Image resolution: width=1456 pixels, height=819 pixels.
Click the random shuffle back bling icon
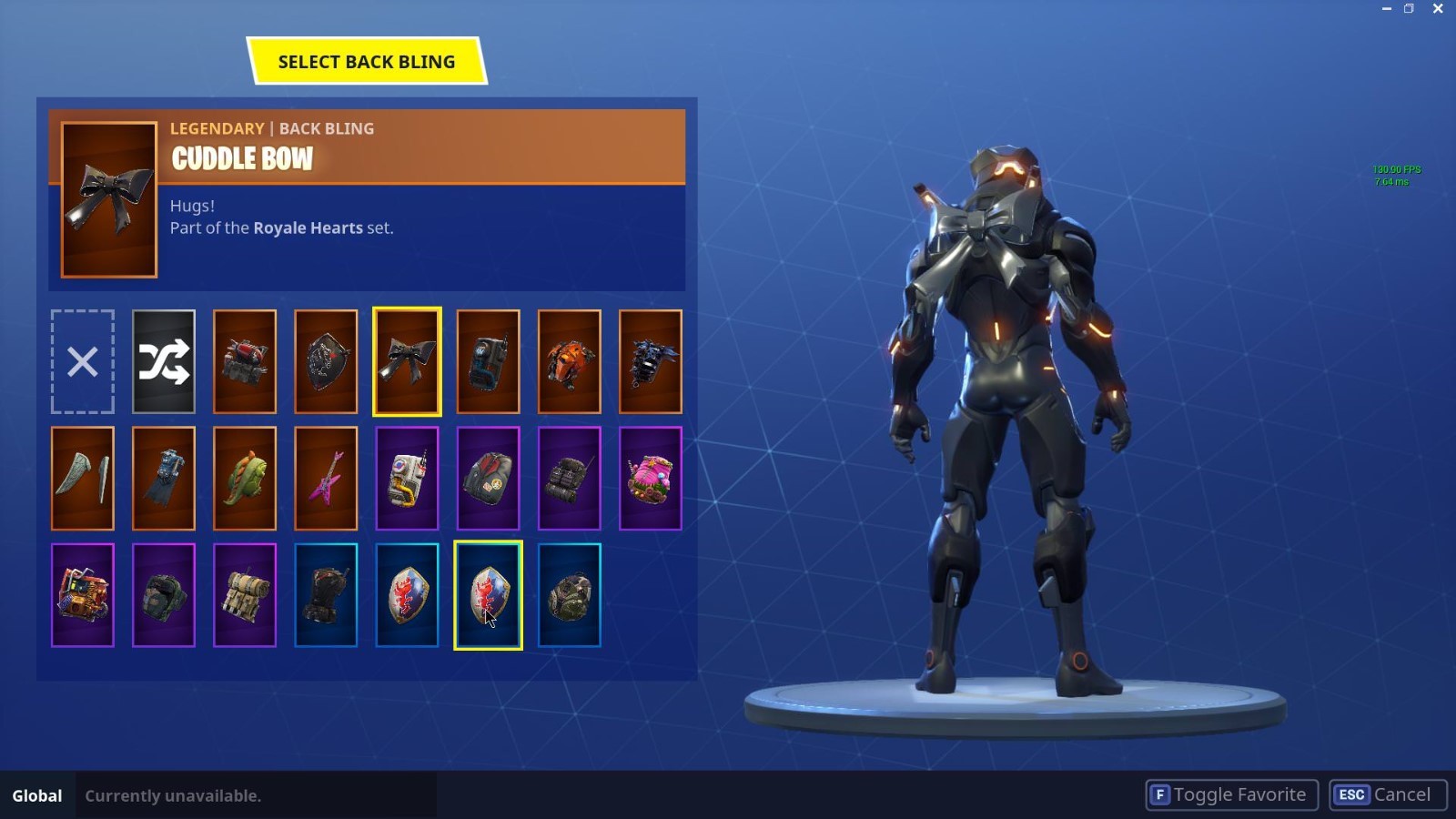164,361
